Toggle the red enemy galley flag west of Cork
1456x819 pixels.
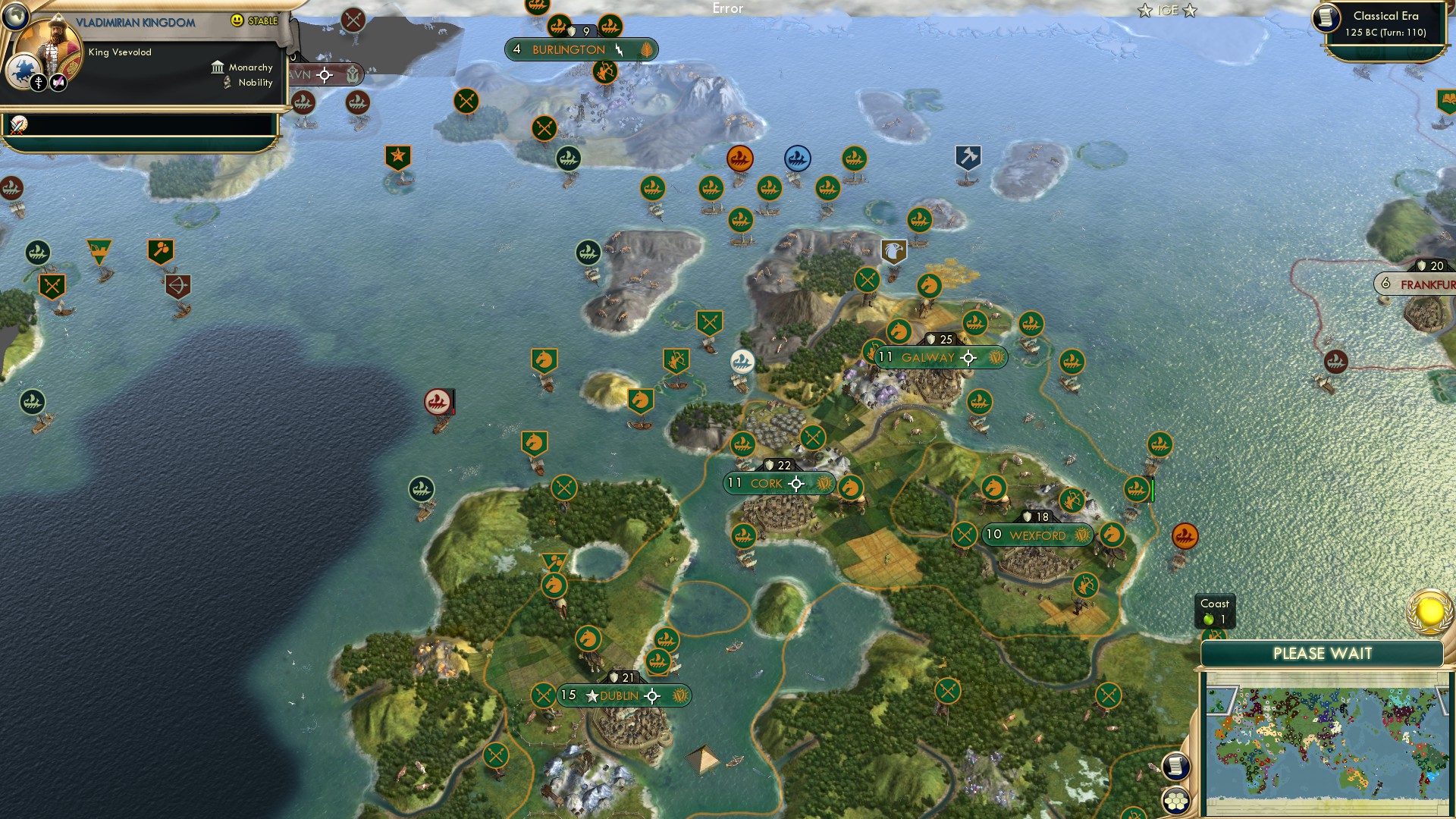click(x=438, y=400)
